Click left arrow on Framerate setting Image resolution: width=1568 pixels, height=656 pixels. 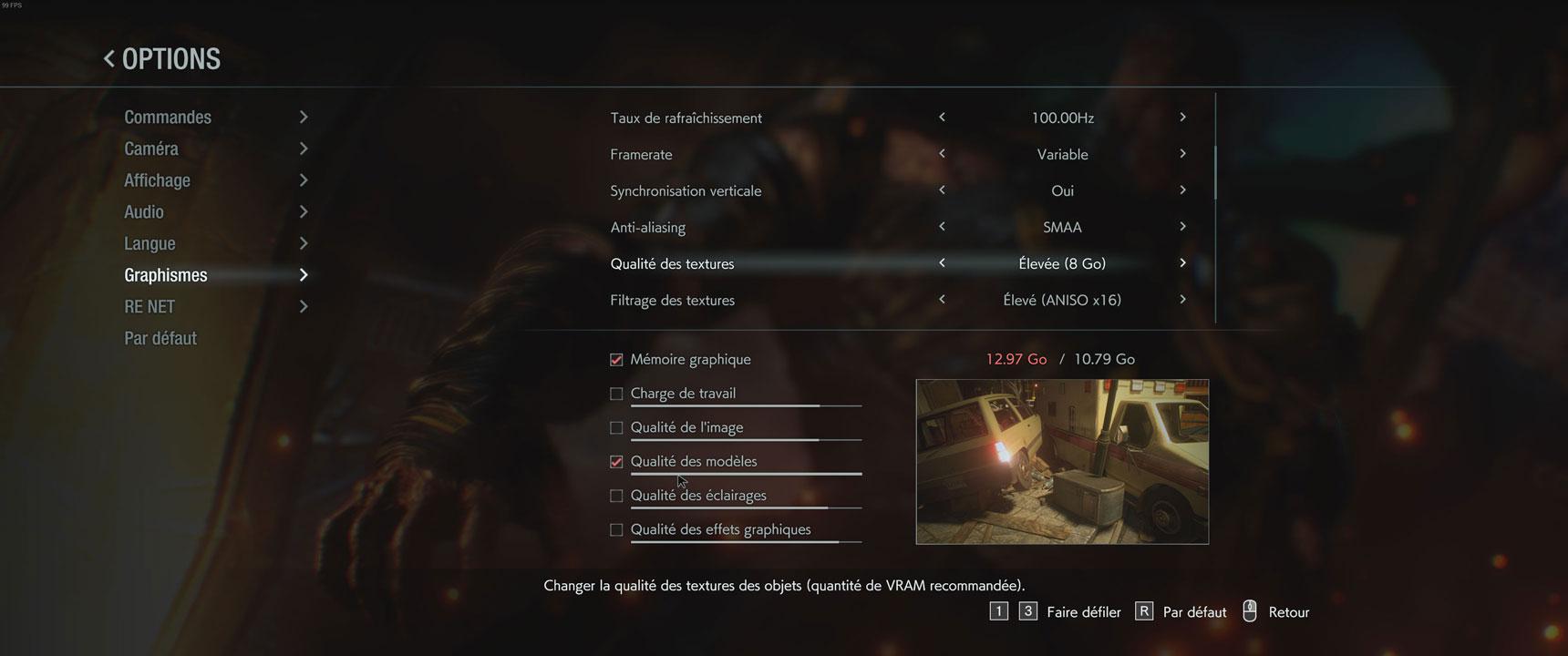coord(942,153)
